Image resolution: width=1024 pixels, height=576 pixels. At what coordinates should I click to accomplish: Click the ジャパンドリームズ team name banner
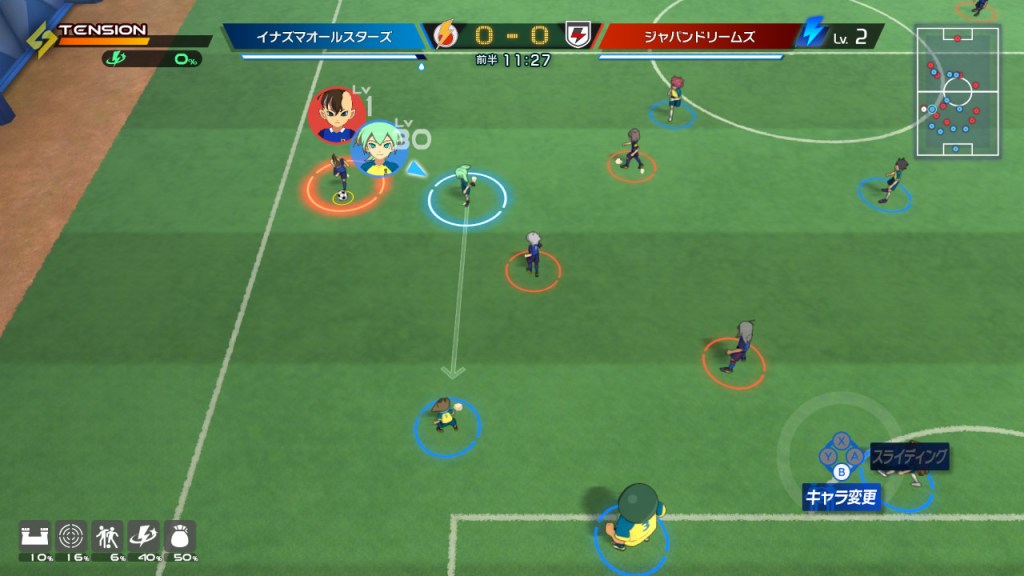pos(698,37)
